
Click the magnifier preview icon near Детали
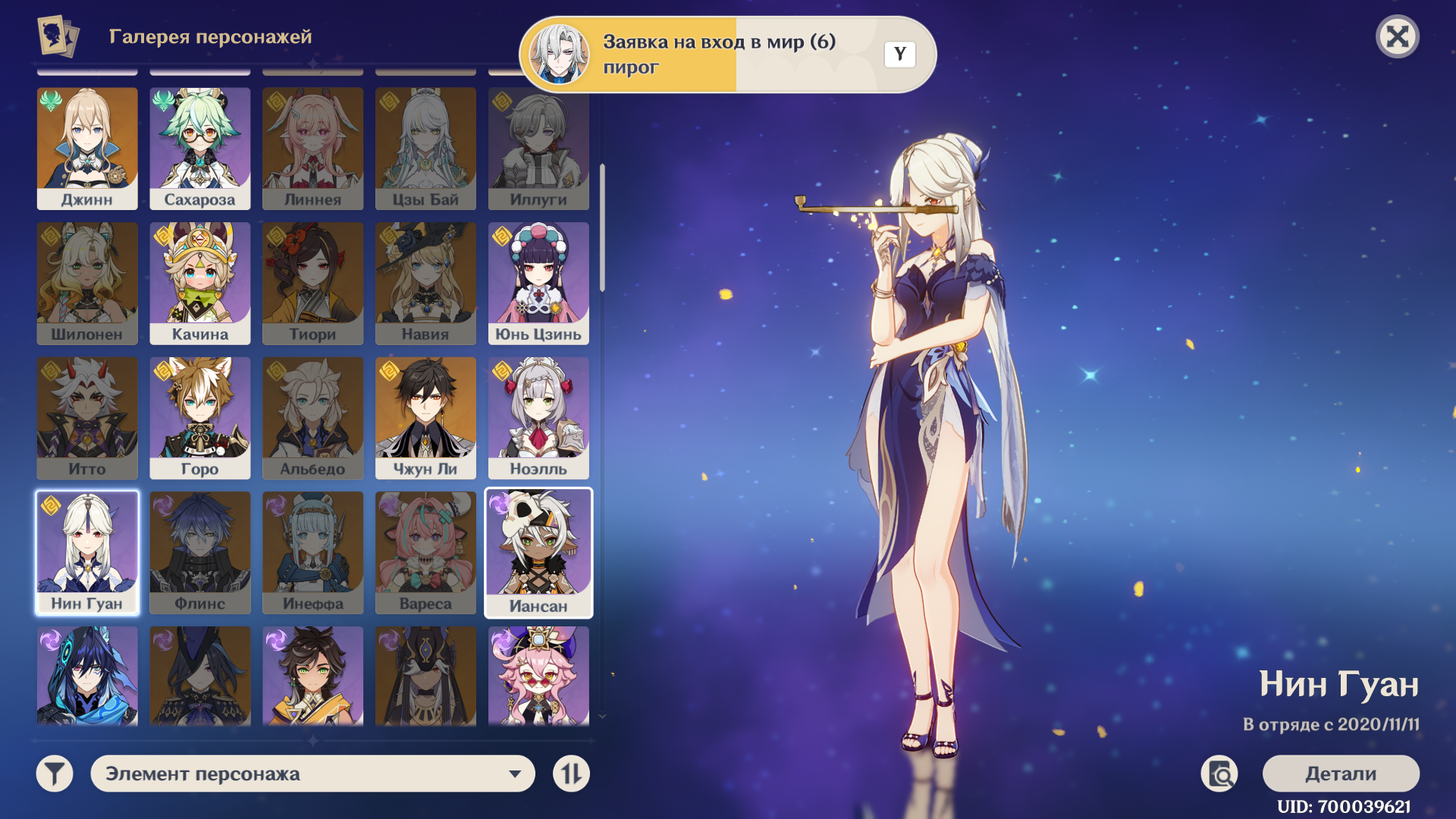(1219, 773)
